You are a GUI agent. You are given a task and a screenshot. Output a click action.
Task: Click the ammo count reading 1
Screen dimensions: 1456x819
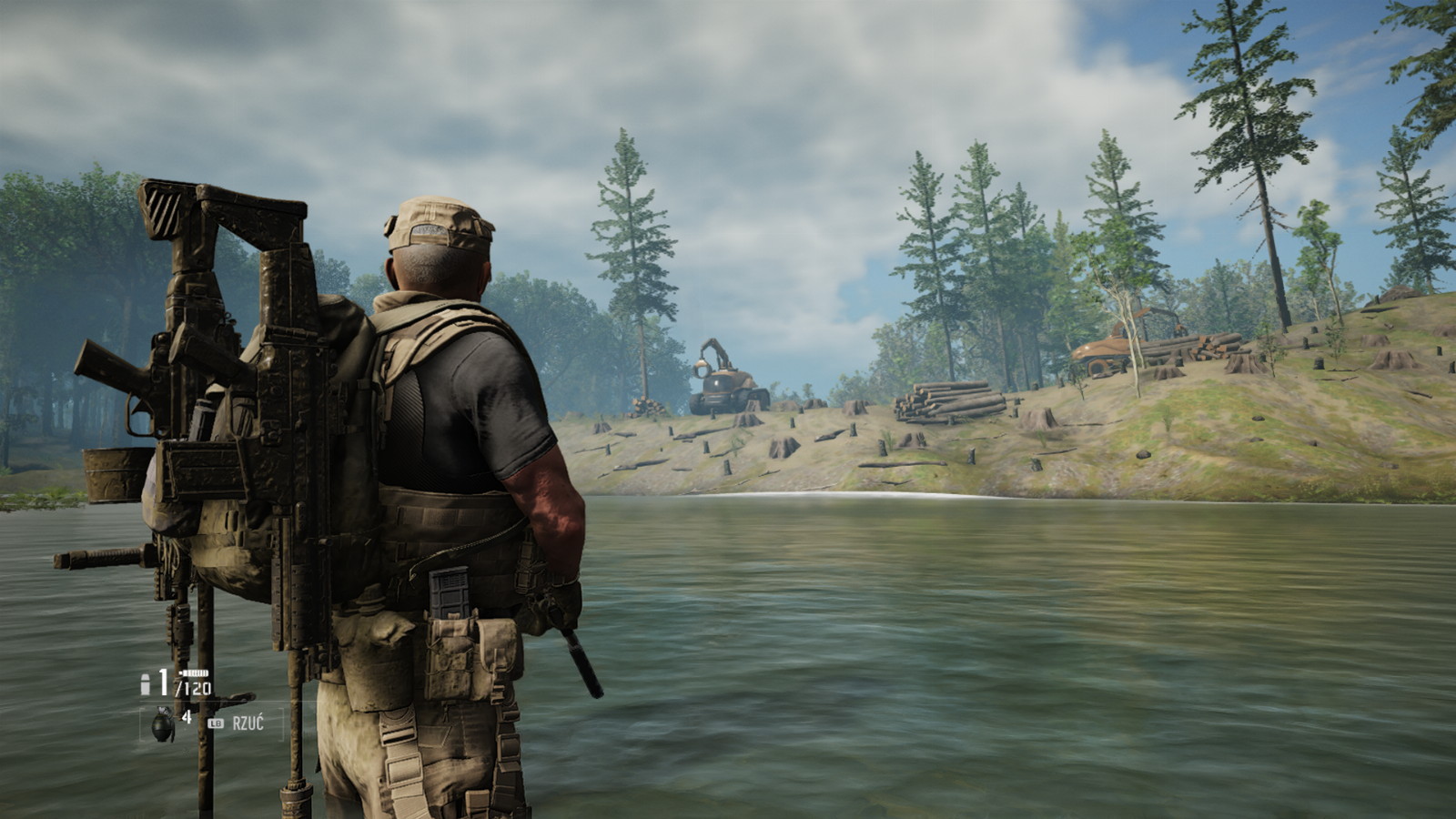pyautogui.click(x=162, y=682)
